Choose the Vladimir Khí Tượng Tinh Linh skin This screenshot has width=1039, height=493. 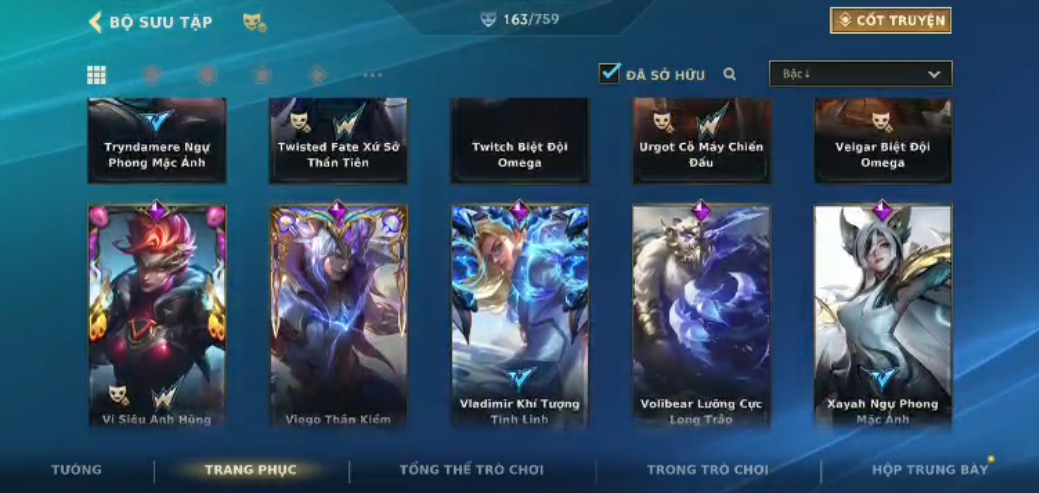pyautogui.click(x=520, y=315)
